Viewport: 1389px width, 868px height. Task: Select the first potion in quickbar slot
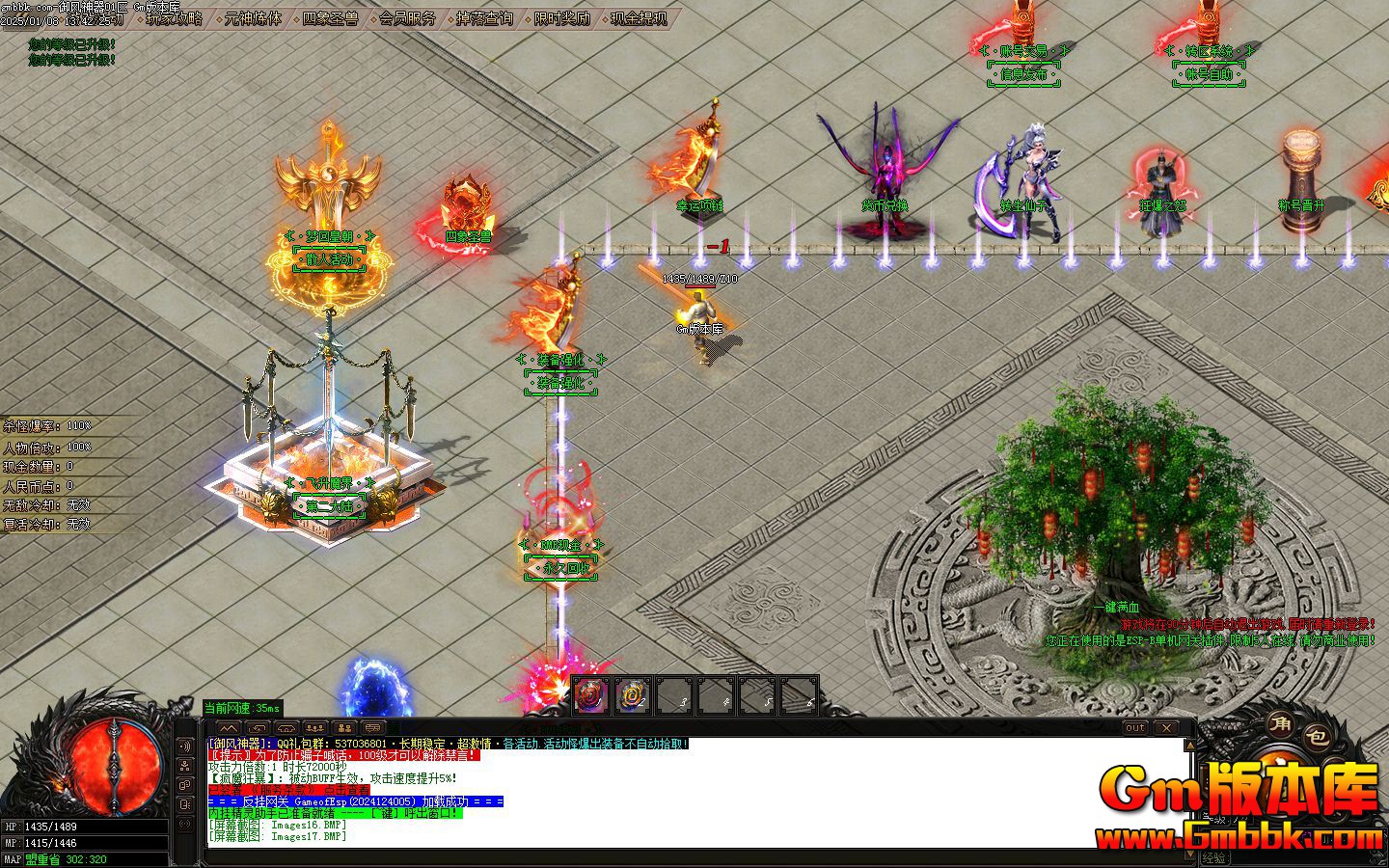[x=589, y=694]
